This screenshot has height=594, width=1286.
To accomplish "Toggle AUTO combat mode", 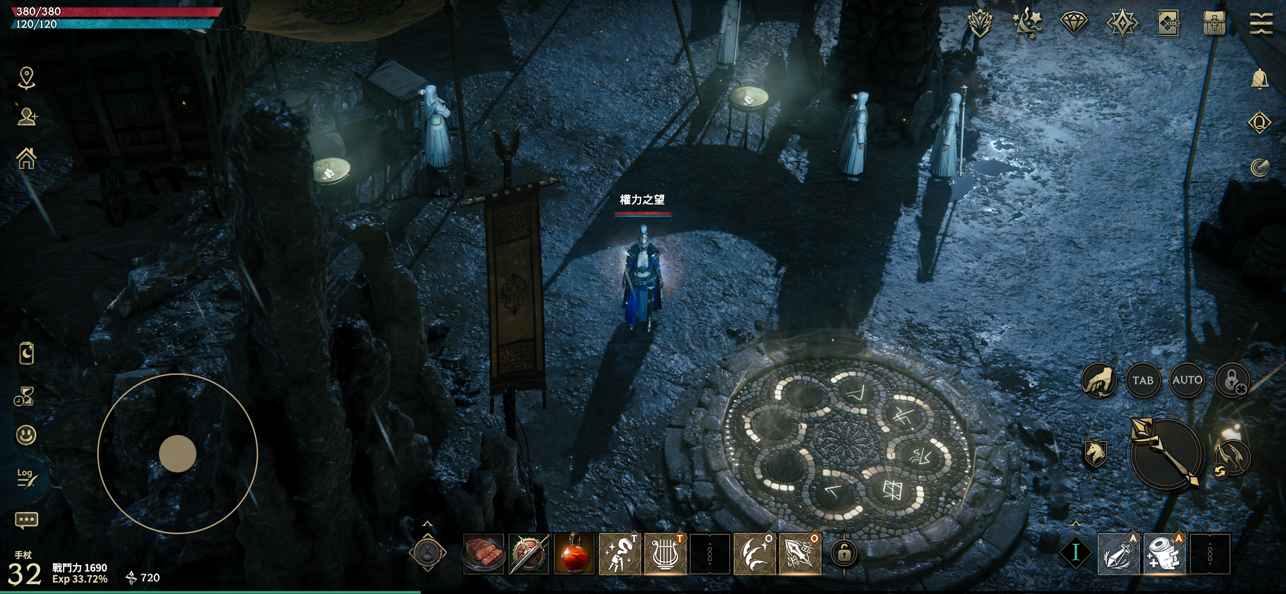I will tap(1187, 381).
